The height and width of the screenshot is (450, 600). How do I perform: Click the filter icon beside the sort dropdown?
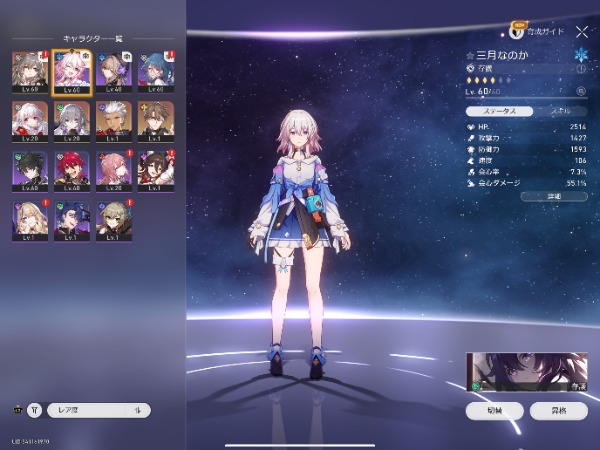pyautogui.click(x=35, y=410)
